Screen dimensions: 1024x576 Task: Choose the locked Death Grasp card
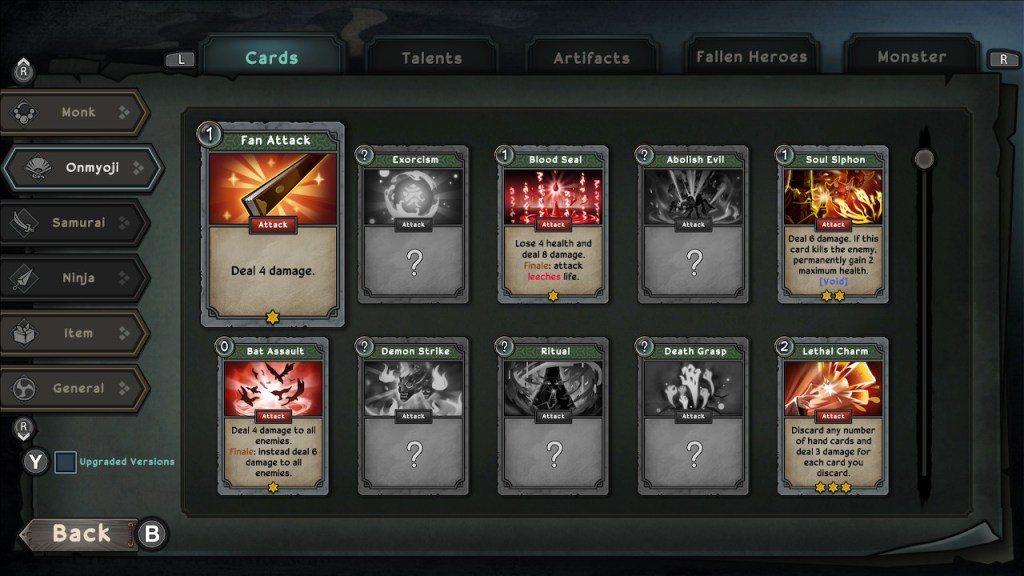coord(693,416)
